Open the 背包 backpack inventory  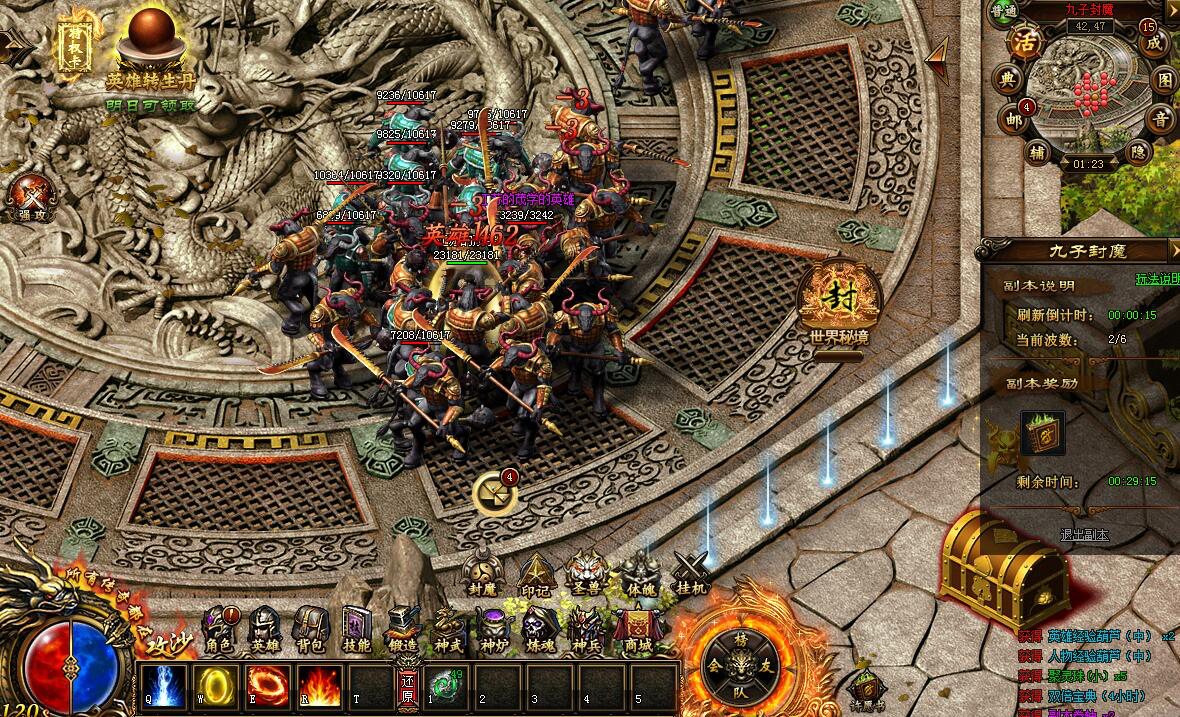(x=308, y=630)
